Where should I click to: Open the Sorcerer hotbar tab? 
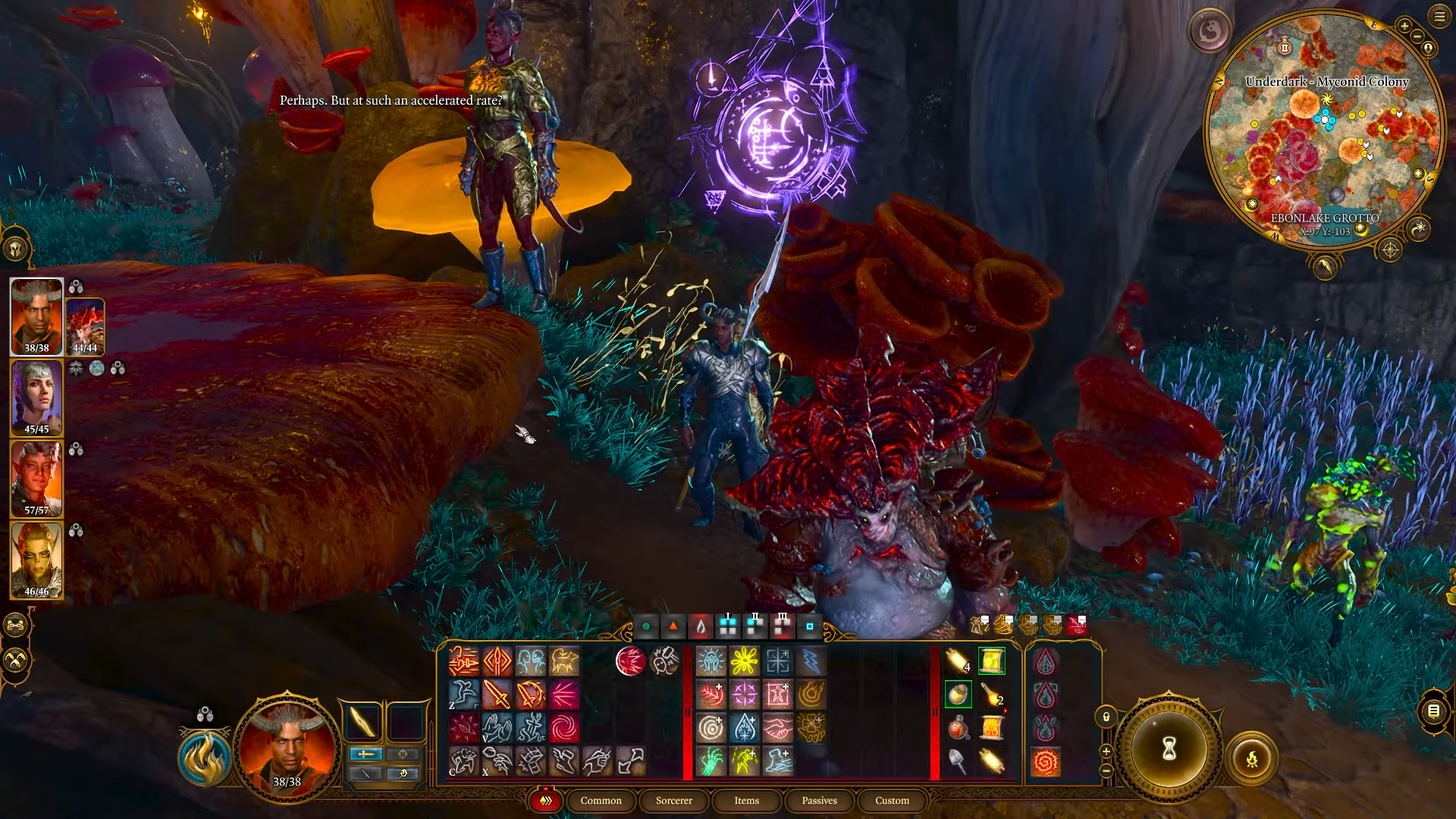pos(673,801)
